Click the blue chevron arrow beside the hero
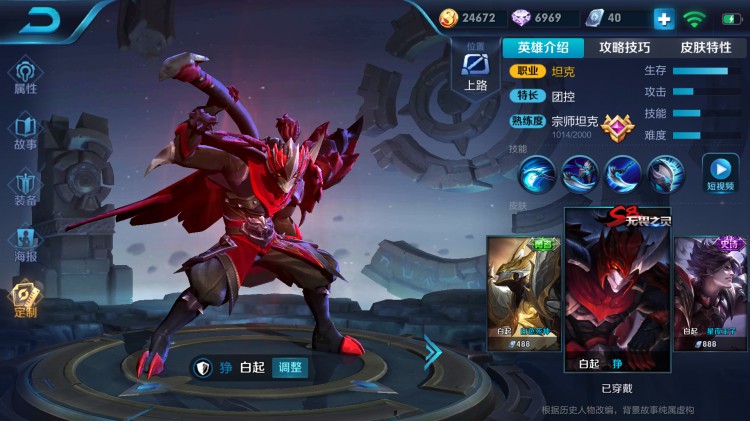Screen dimensions: 750x421 [x=433, y=351]
